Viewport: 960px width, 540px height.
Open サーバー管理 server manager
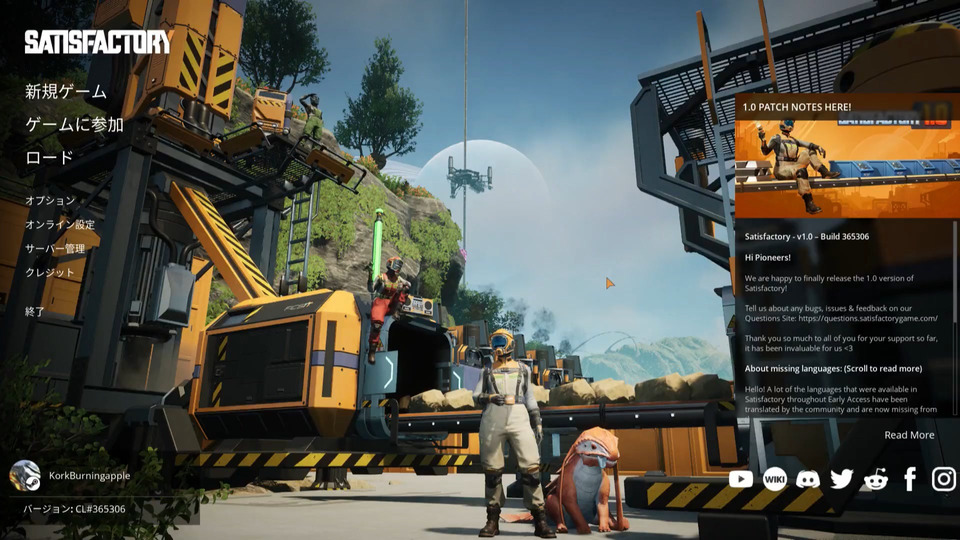click(x=55, y=249)
